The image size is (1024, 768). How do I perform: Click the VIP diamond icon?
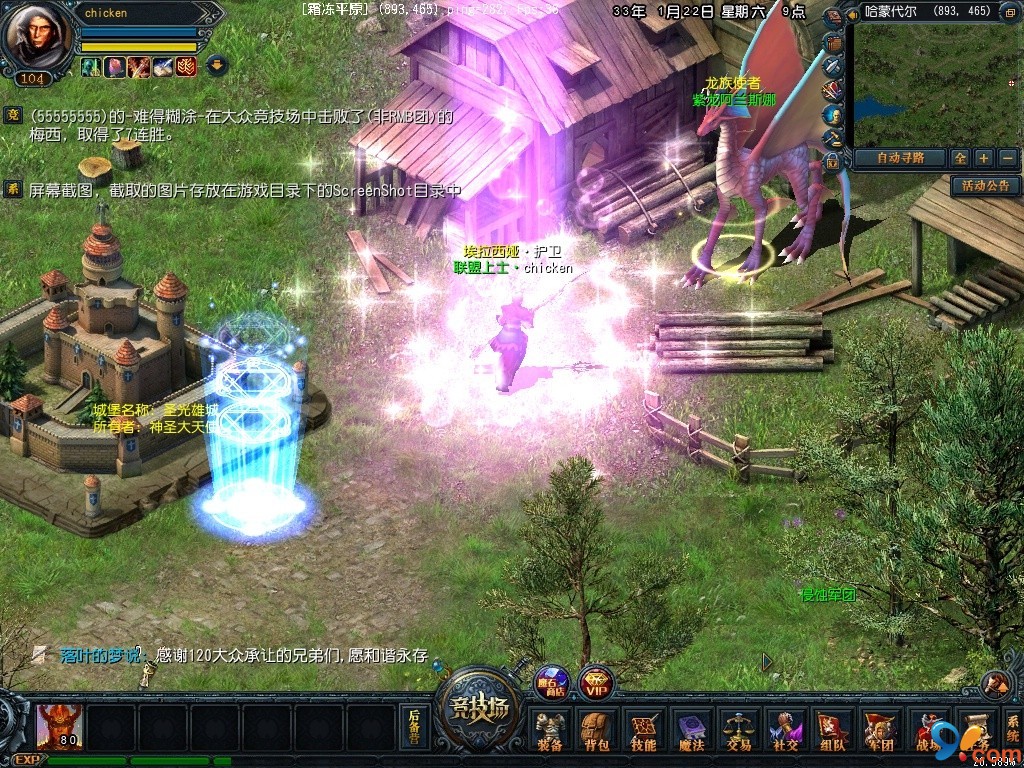597,682
